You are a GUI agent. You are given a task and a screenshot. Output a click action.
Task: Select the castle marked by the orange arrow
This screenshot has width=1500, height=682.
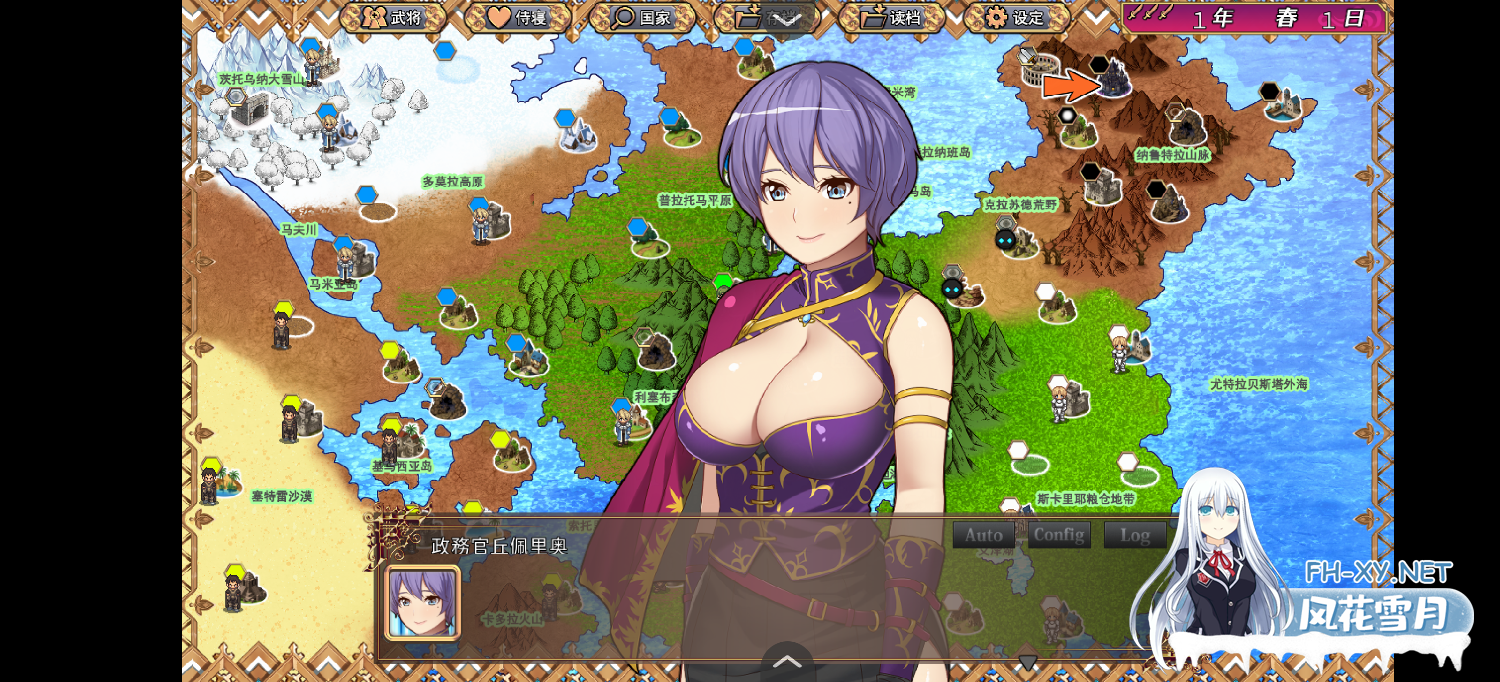1114,80
